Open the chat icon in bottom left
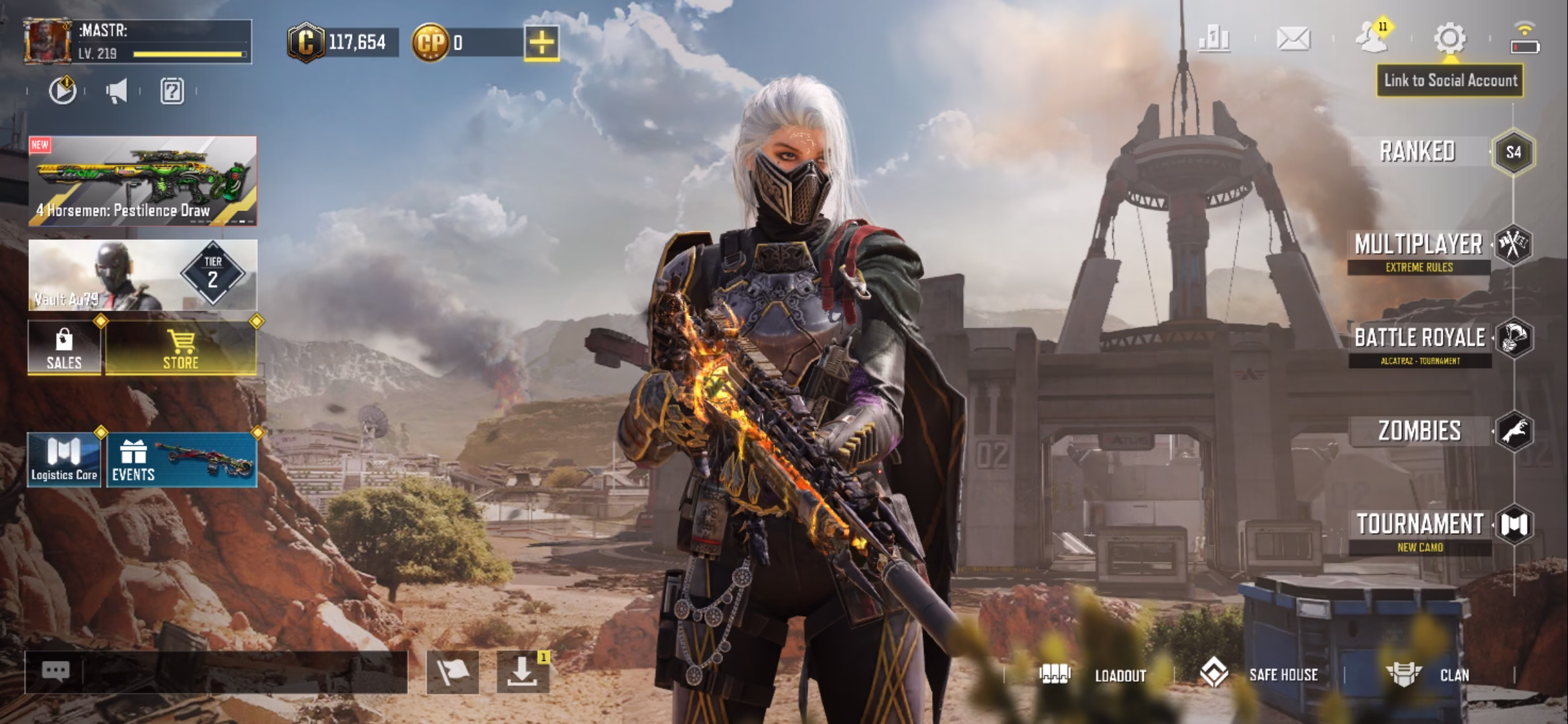The height and width of the screenshot is (724, 1568). tap(58, 670)
